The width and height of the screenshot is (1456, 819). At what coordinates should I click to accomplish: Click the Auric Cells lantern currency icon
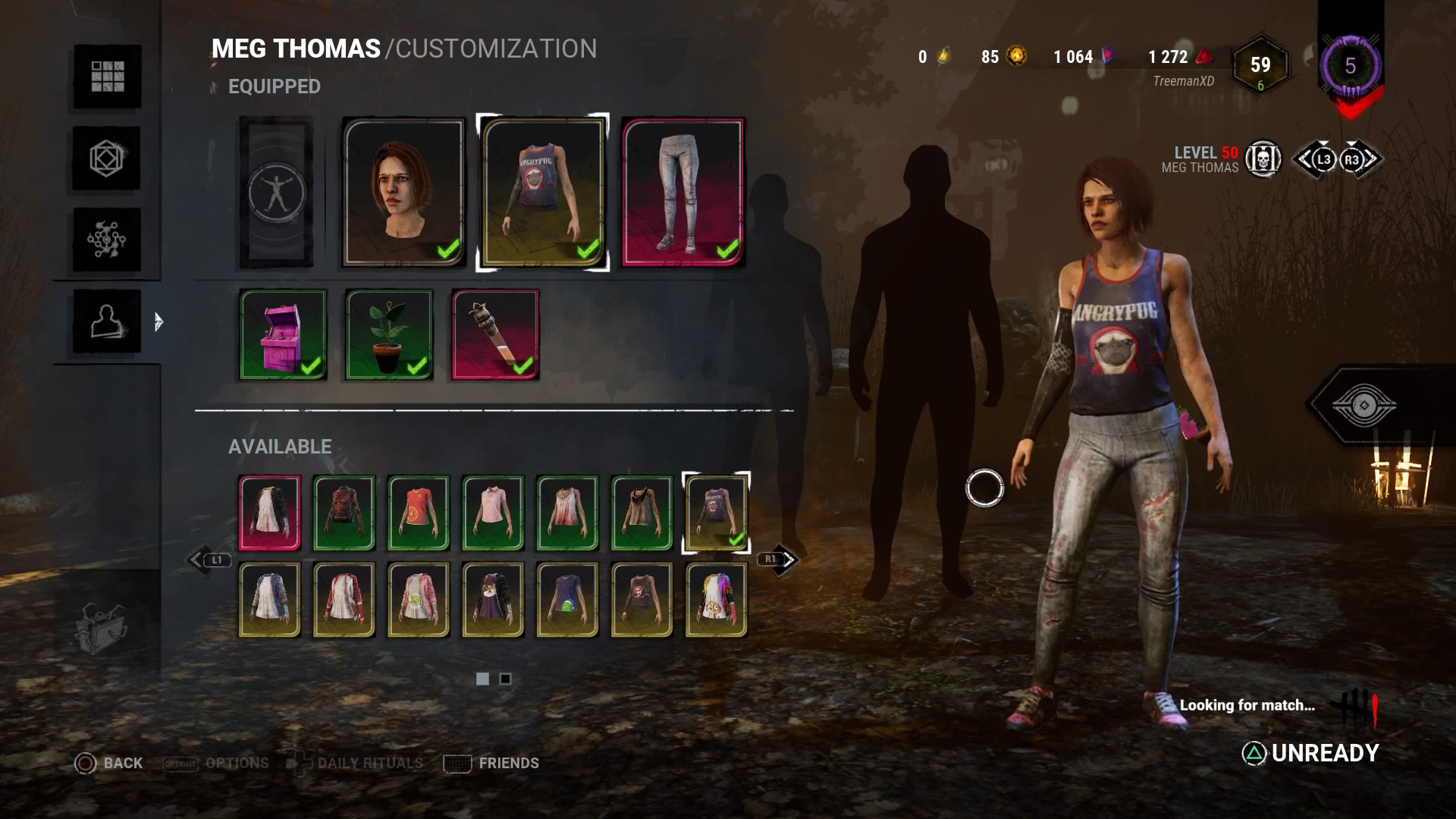coord(943,55)
